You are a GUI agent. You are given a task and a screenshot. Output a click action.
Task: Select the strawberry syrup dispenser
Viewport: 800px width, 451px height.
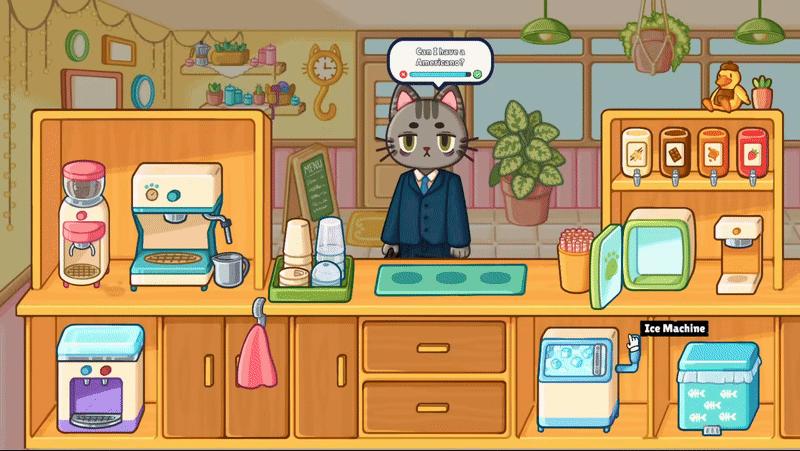[x=751, y=152]
